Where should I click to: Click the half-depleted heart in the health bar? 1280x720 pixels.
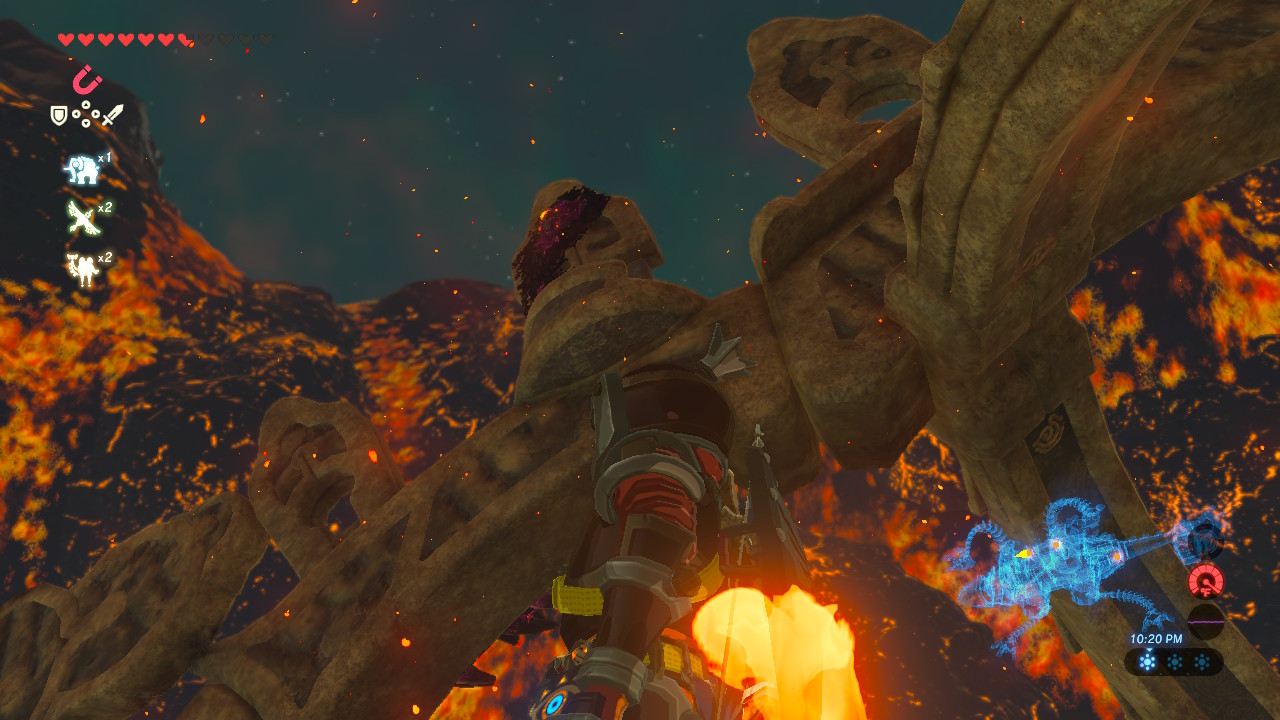click(x=182, y=38)
